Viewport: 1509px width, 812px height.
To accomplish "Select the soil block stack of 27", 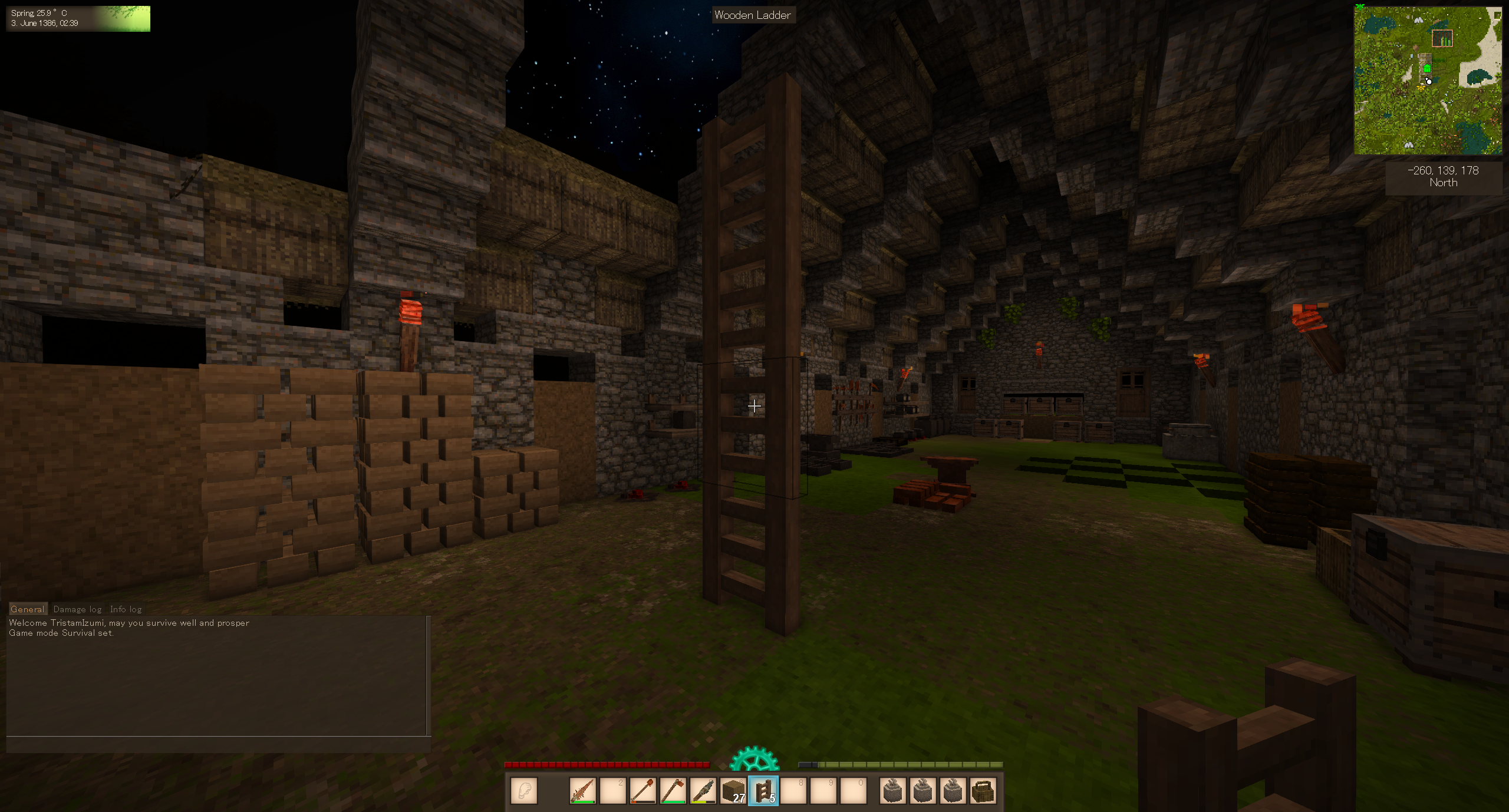I will [x=733, y=790].
